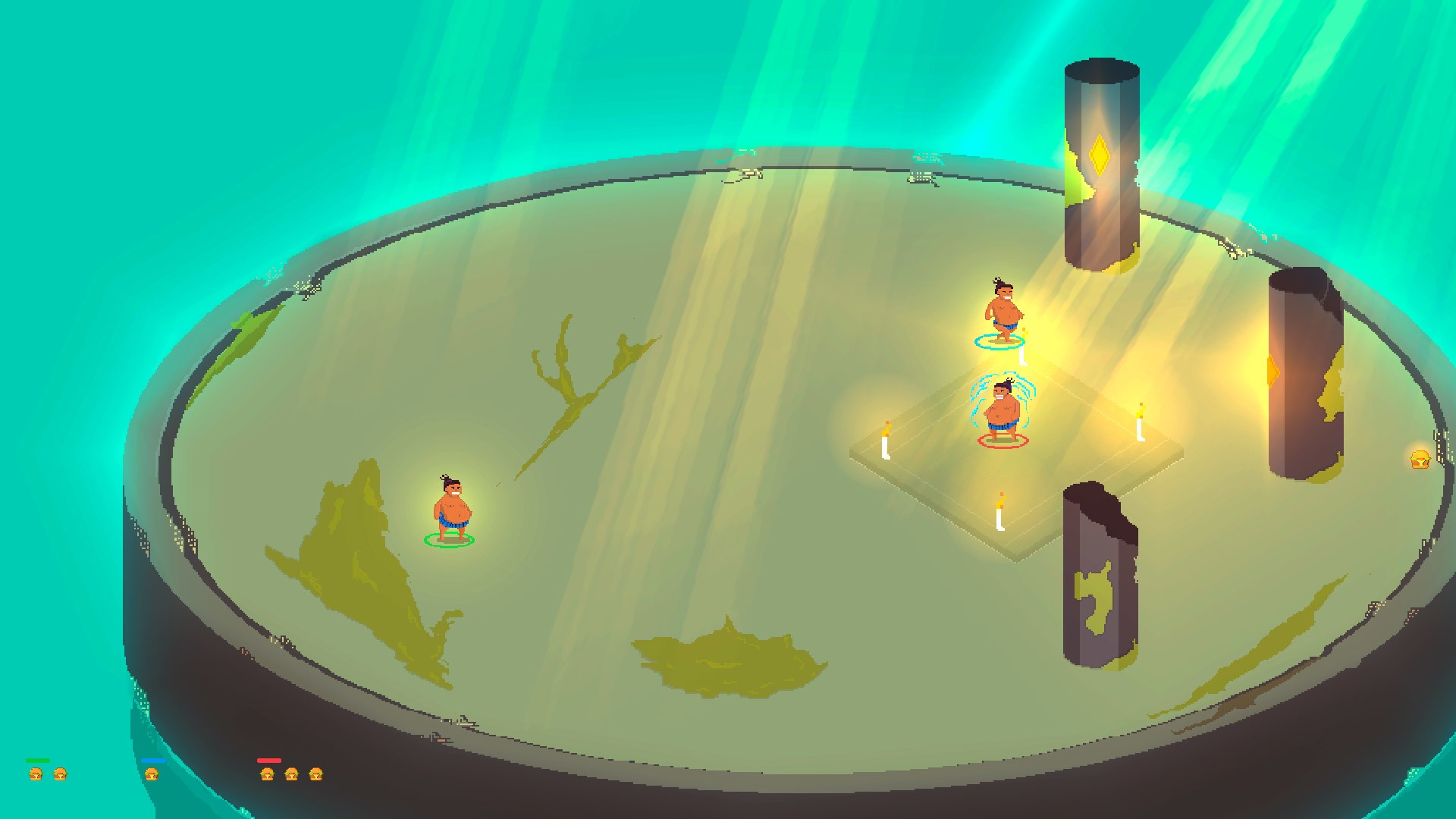
Task: Select the first burger icon under the green bar
Action: coord(36,775)
